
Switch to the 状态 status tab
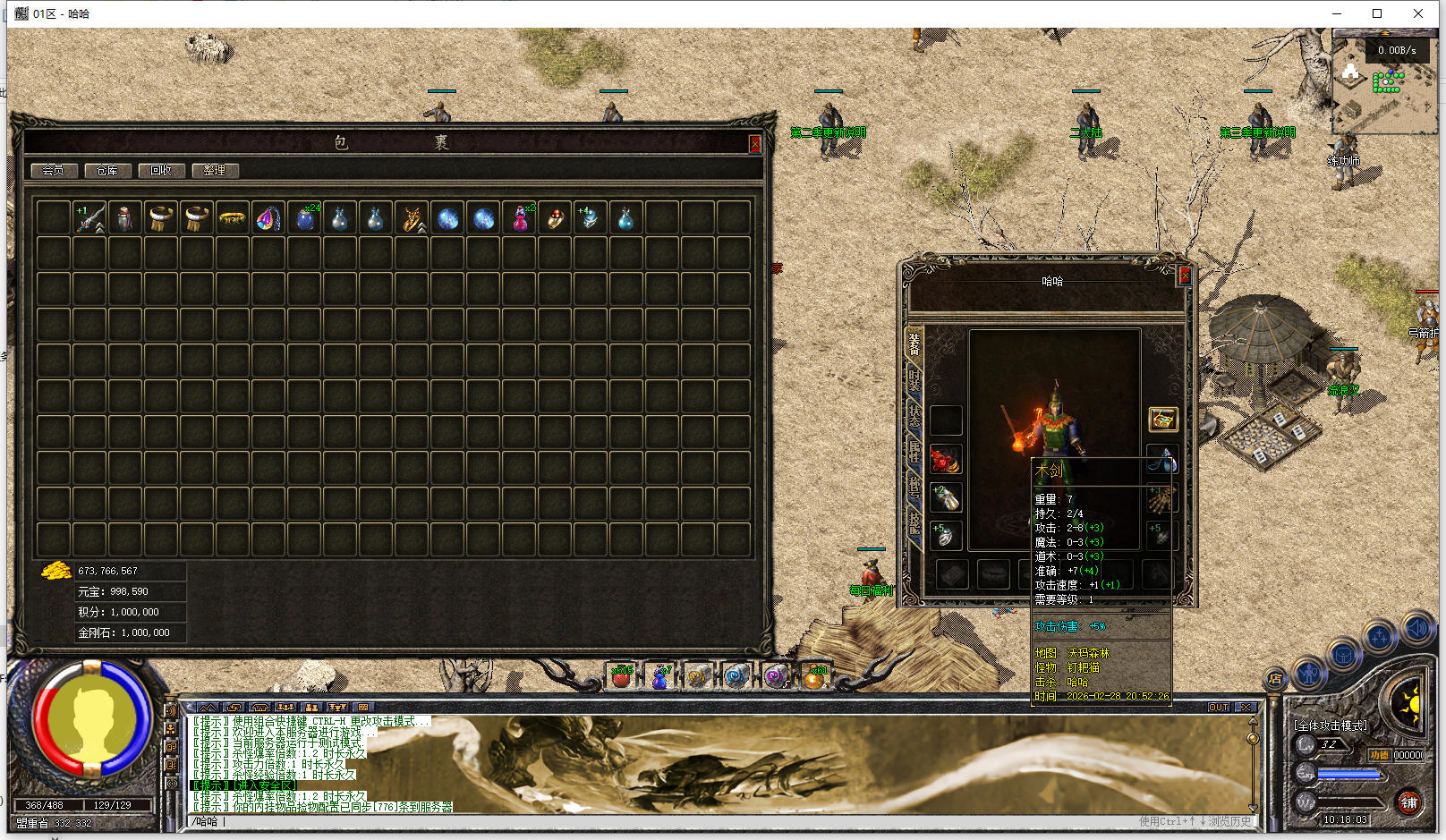click(914, 415)
